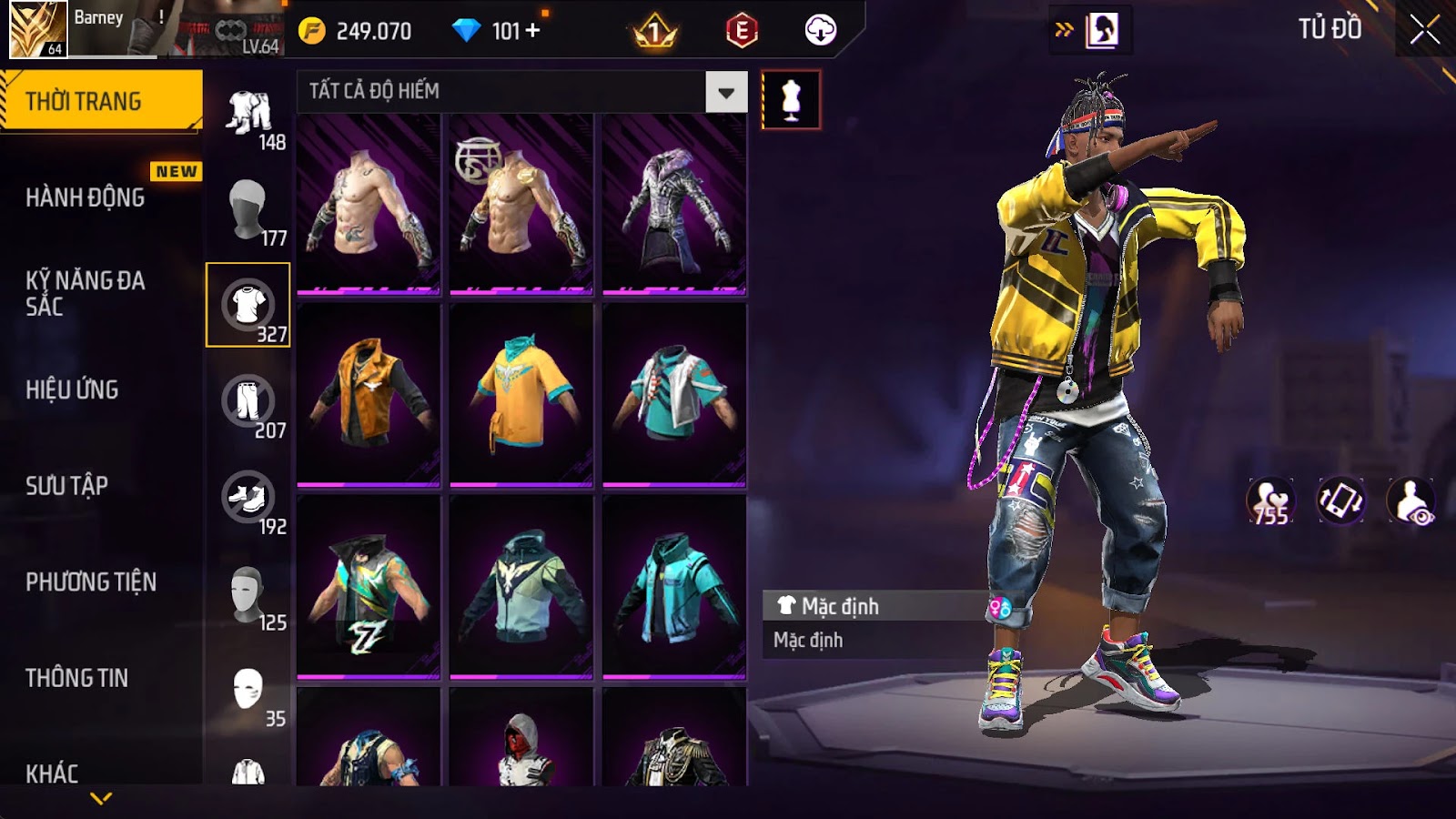Choose the purple armored coat top
This screenshot has width=1456, height=819.
click(x=674, y=204)
